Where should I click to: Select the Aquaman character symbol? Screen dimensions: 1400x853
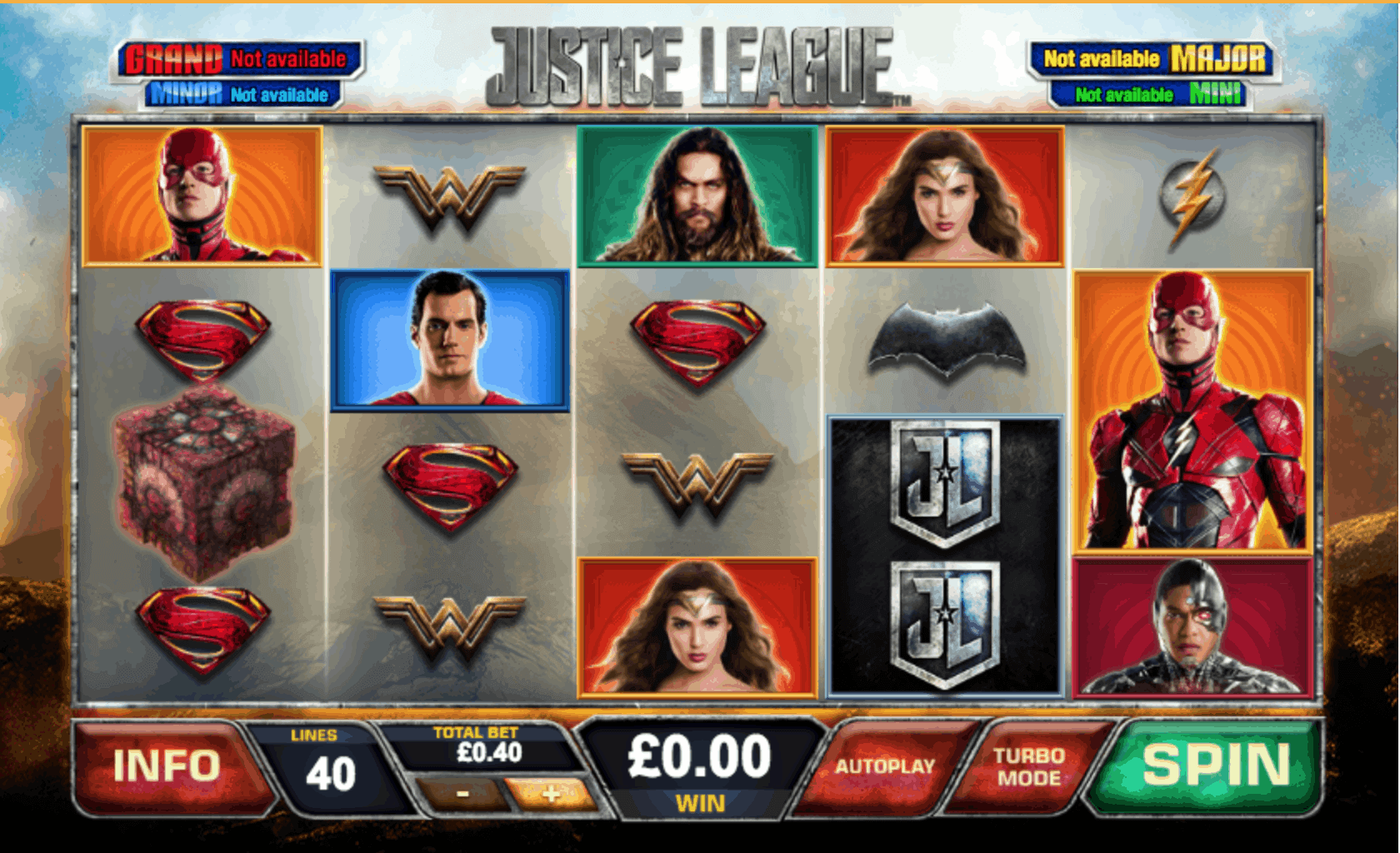tap(697, 193)
